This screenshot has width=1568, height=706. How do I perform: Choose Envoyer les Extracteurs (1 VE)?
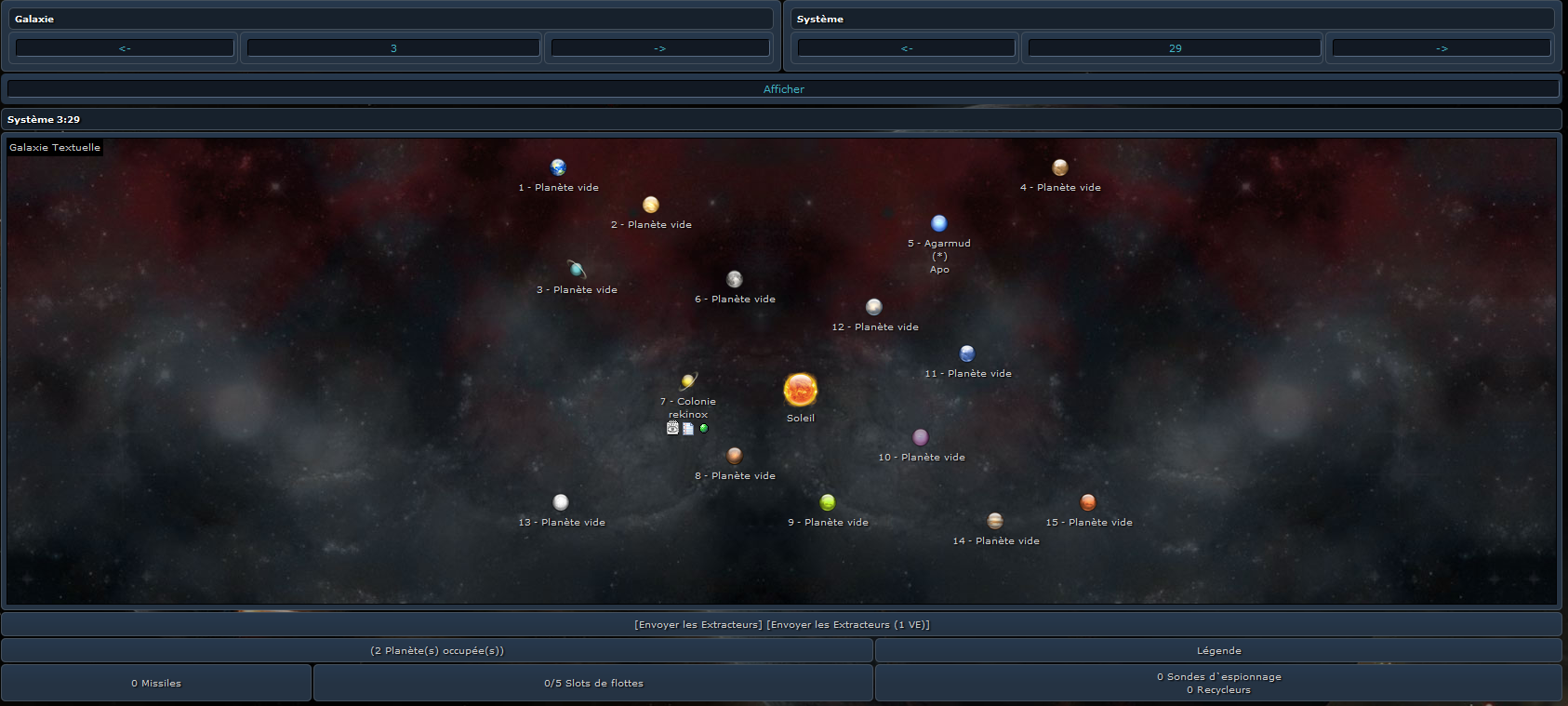pyautogui.click(x=848, y=625)
